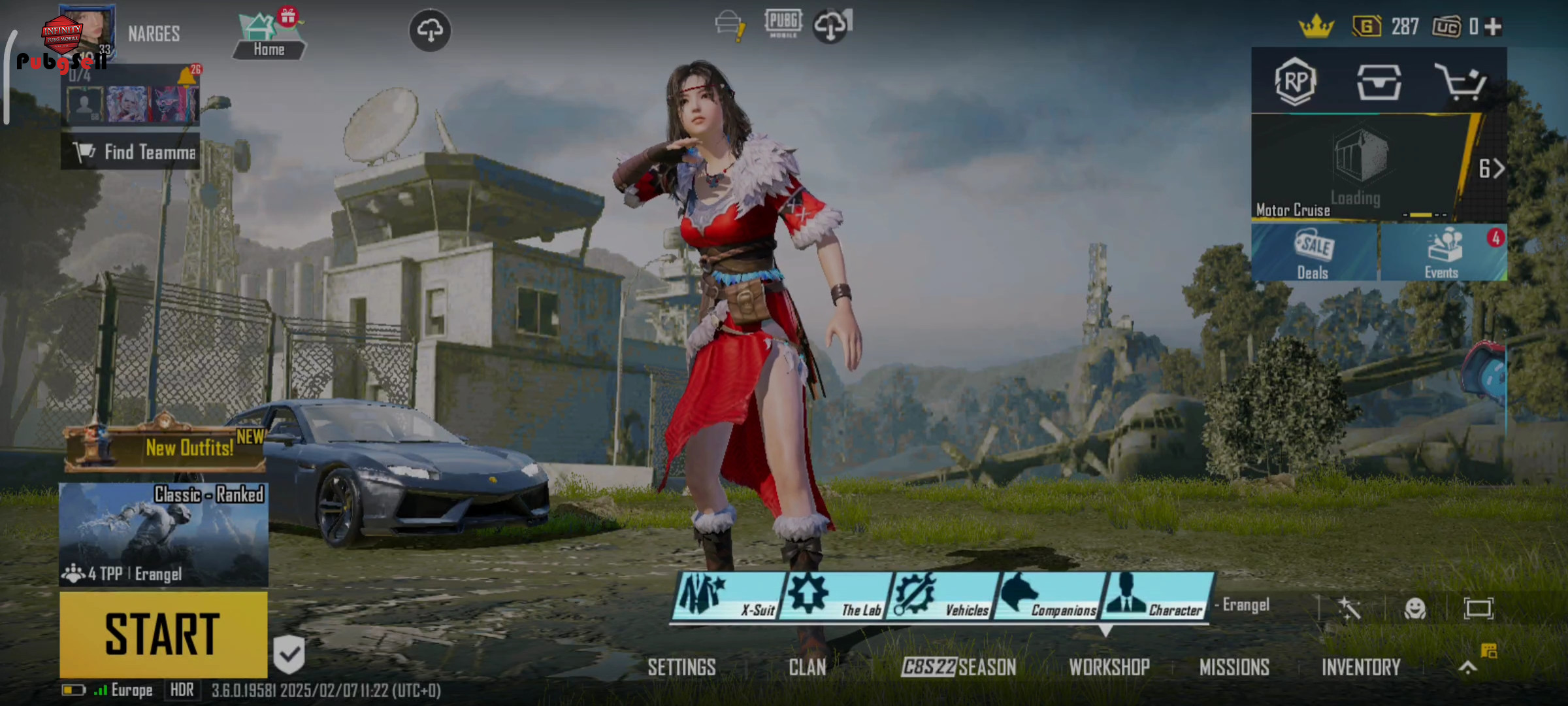This screenshot has width=1568, height=706.
Task: Click Find Teammates button
Action: point(131,152)
